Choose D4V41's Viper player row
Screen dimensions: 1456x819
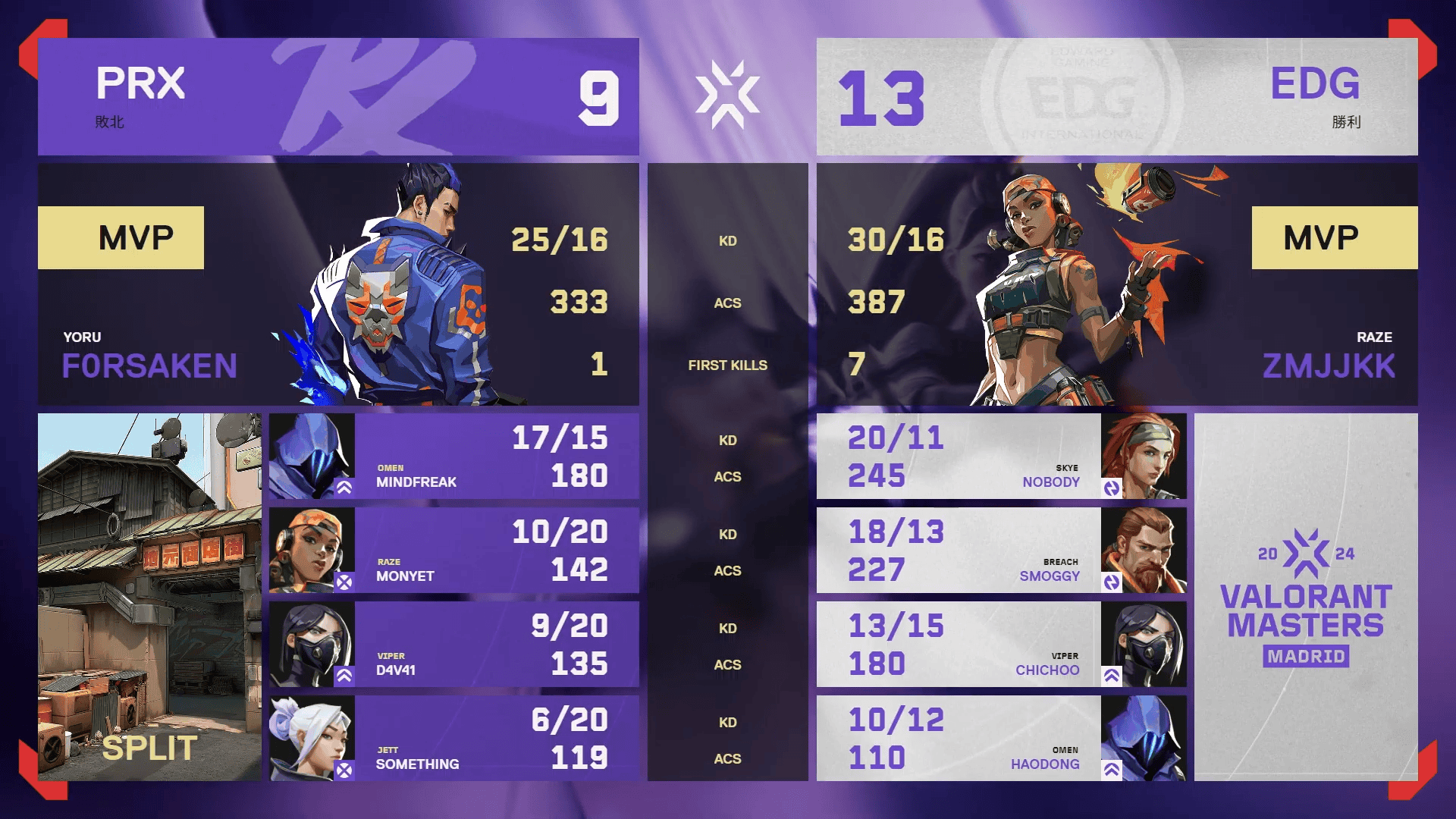[x=453, y=645]
